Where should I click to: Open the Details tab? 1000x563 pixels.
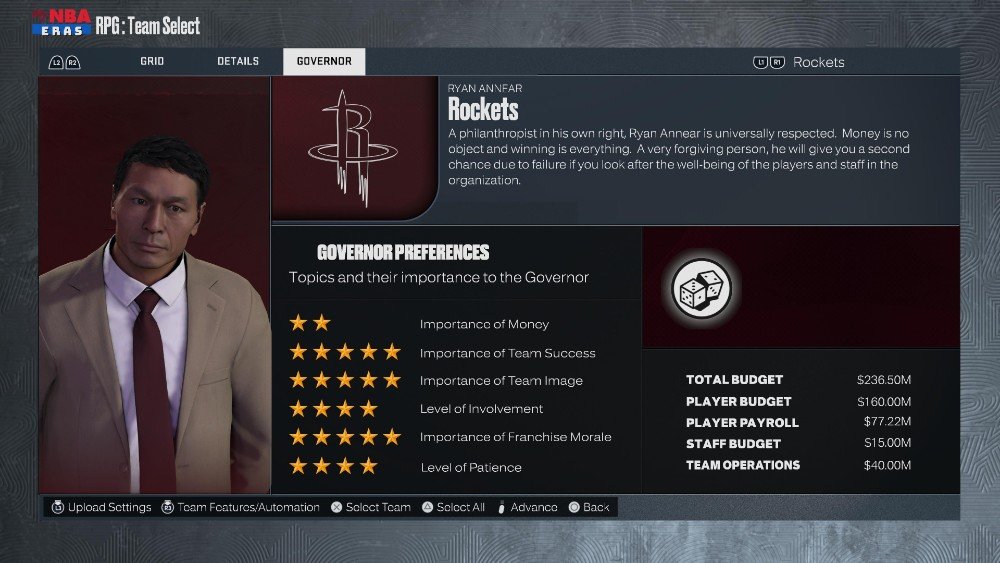[238, 62]
